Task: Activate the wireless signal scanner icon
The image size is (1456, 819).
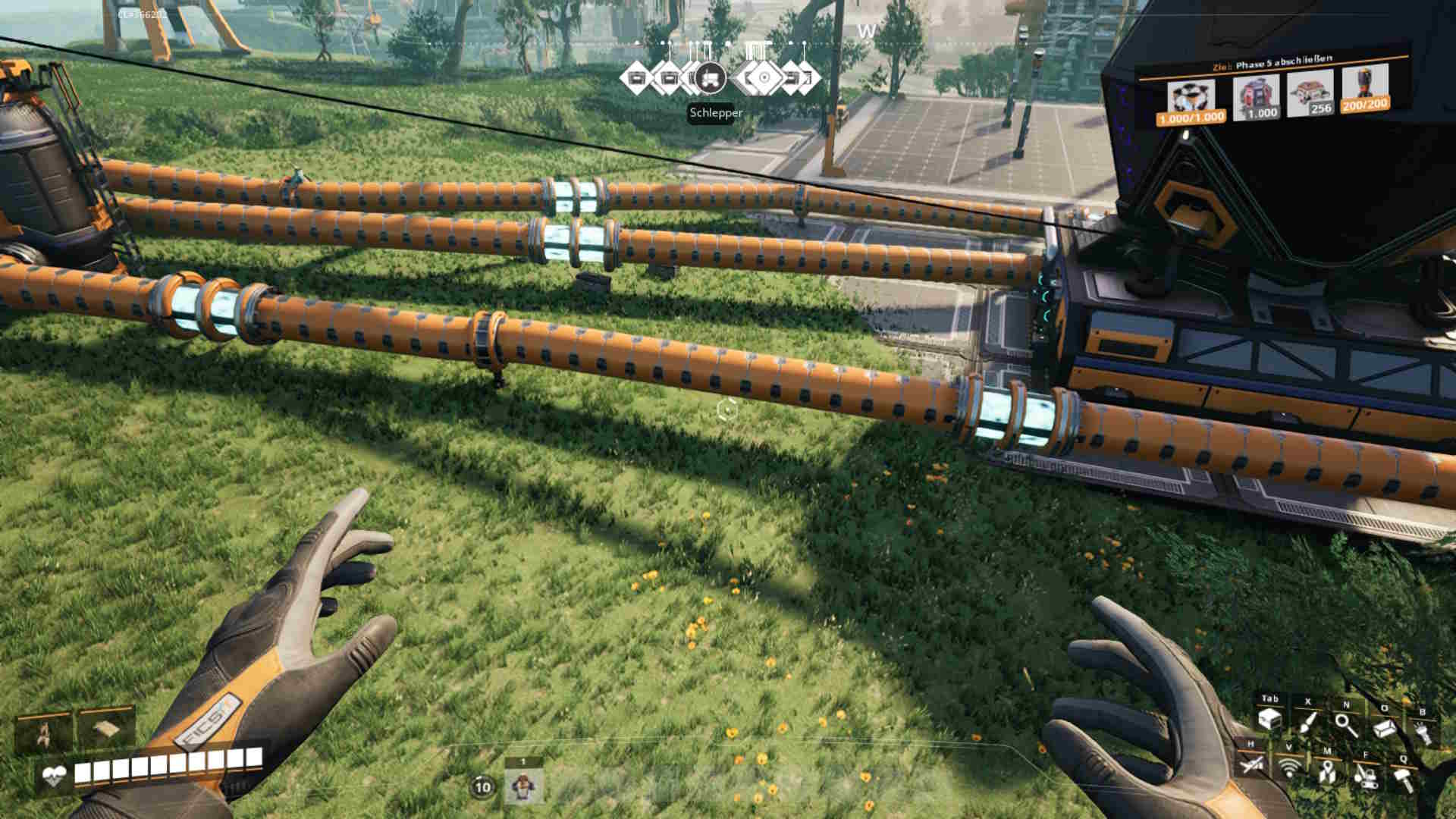Action: 1288,767
